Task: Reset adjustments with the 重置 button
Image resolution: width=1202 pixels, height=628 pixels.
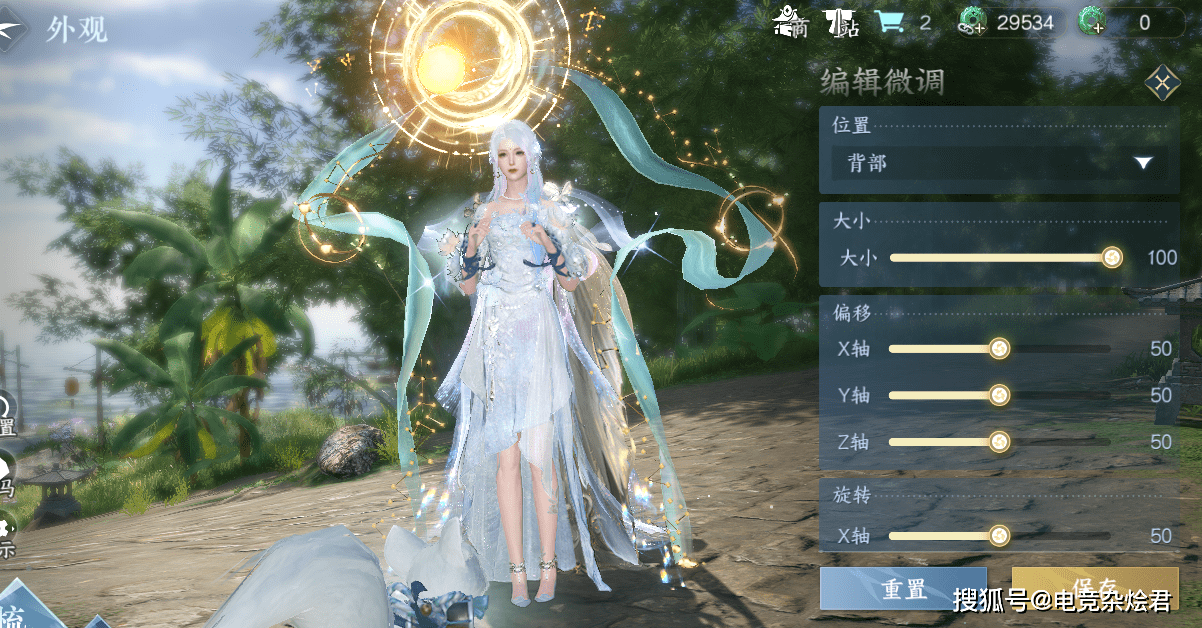Action: click(903, 589)
